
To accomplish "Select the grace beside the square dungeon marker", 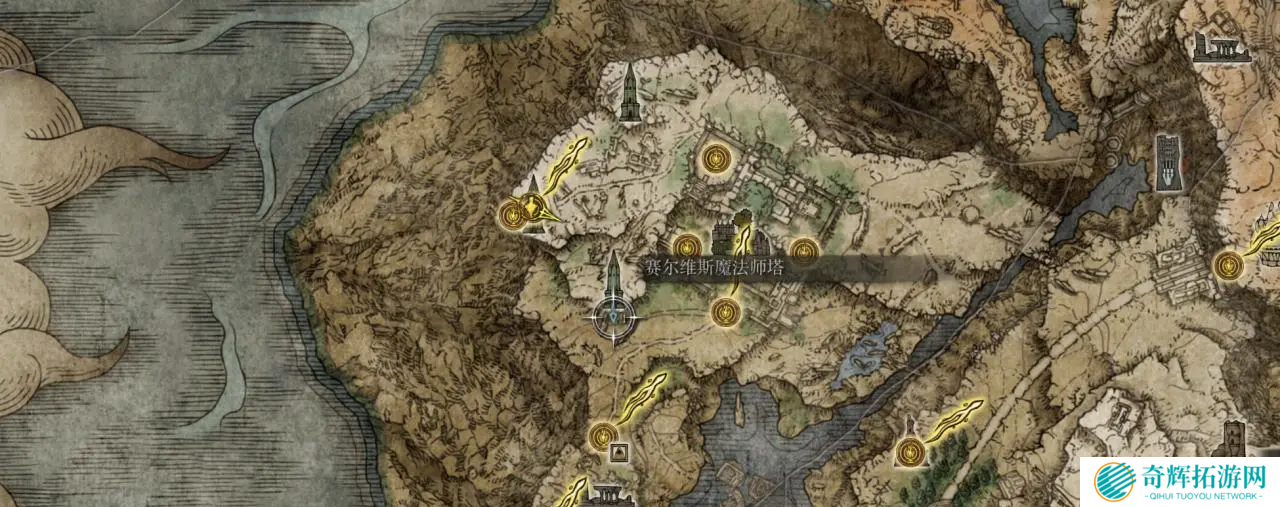I will pyautogui.click(x=602, y=435).
